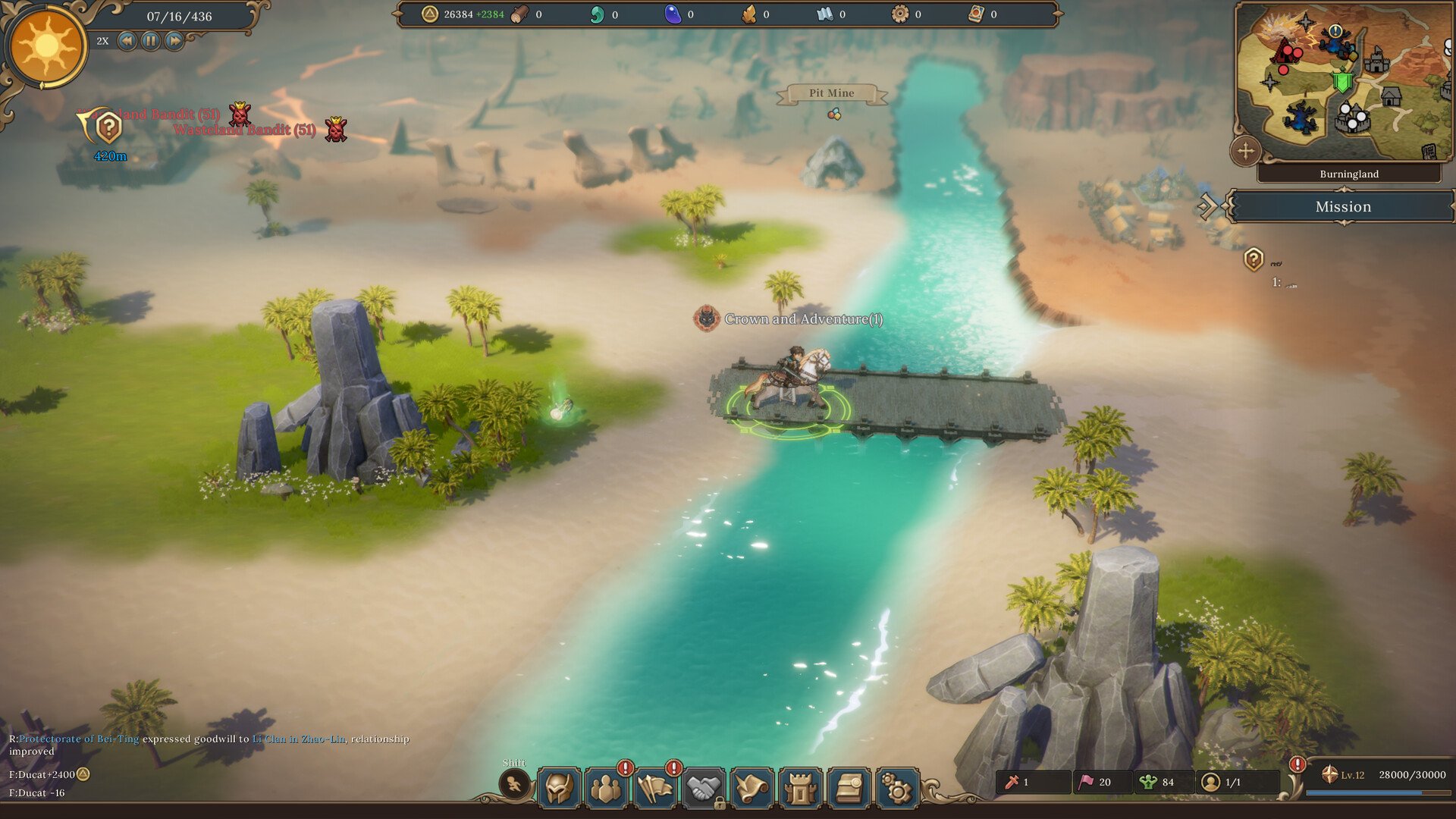Open the castle tower panel
This screenshot has height=819, width=1456.
800,789
